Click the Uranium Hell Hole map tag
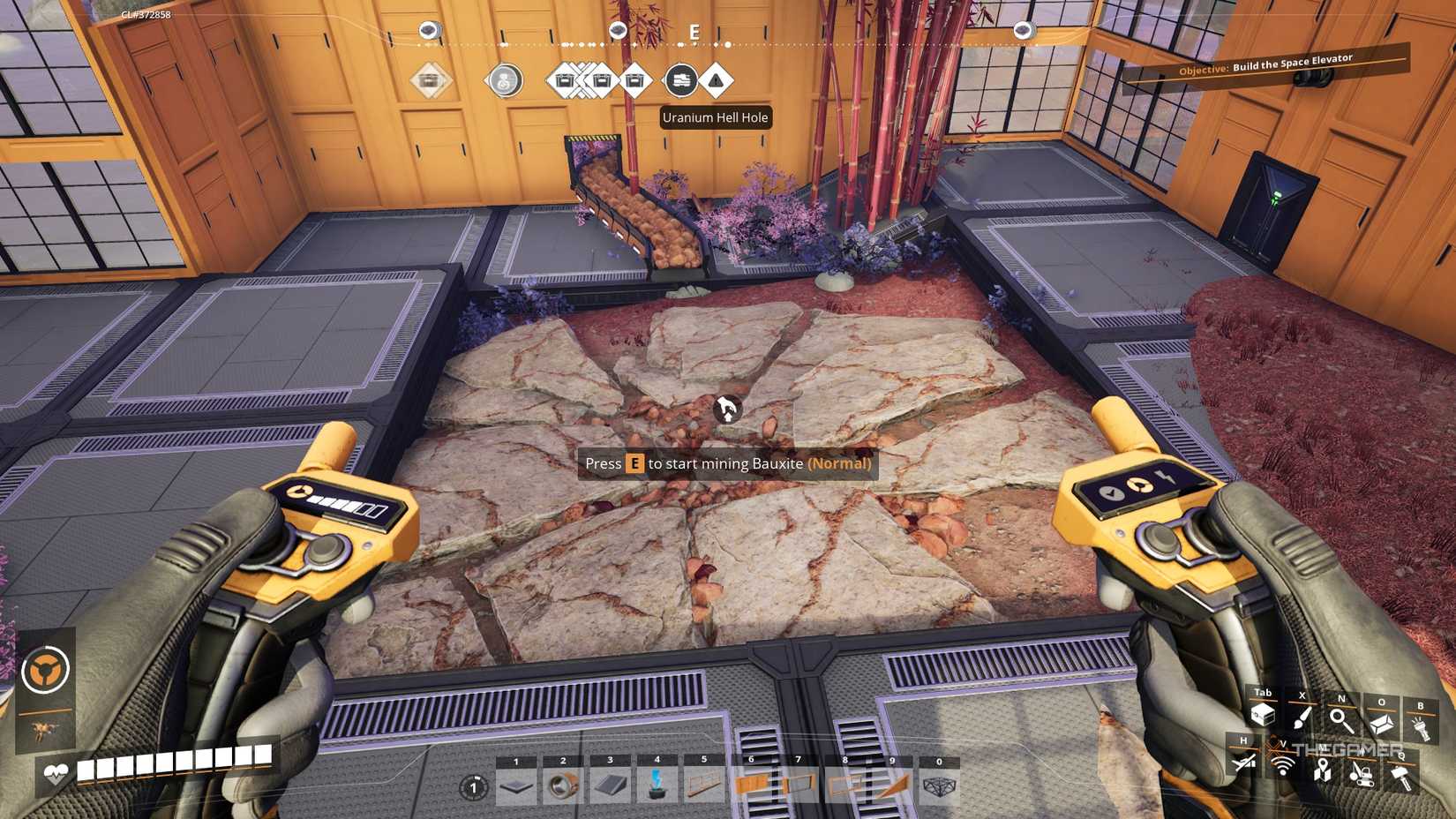Screen dimensions: 1456x819 pyautogui.click(x=717, y=117)
